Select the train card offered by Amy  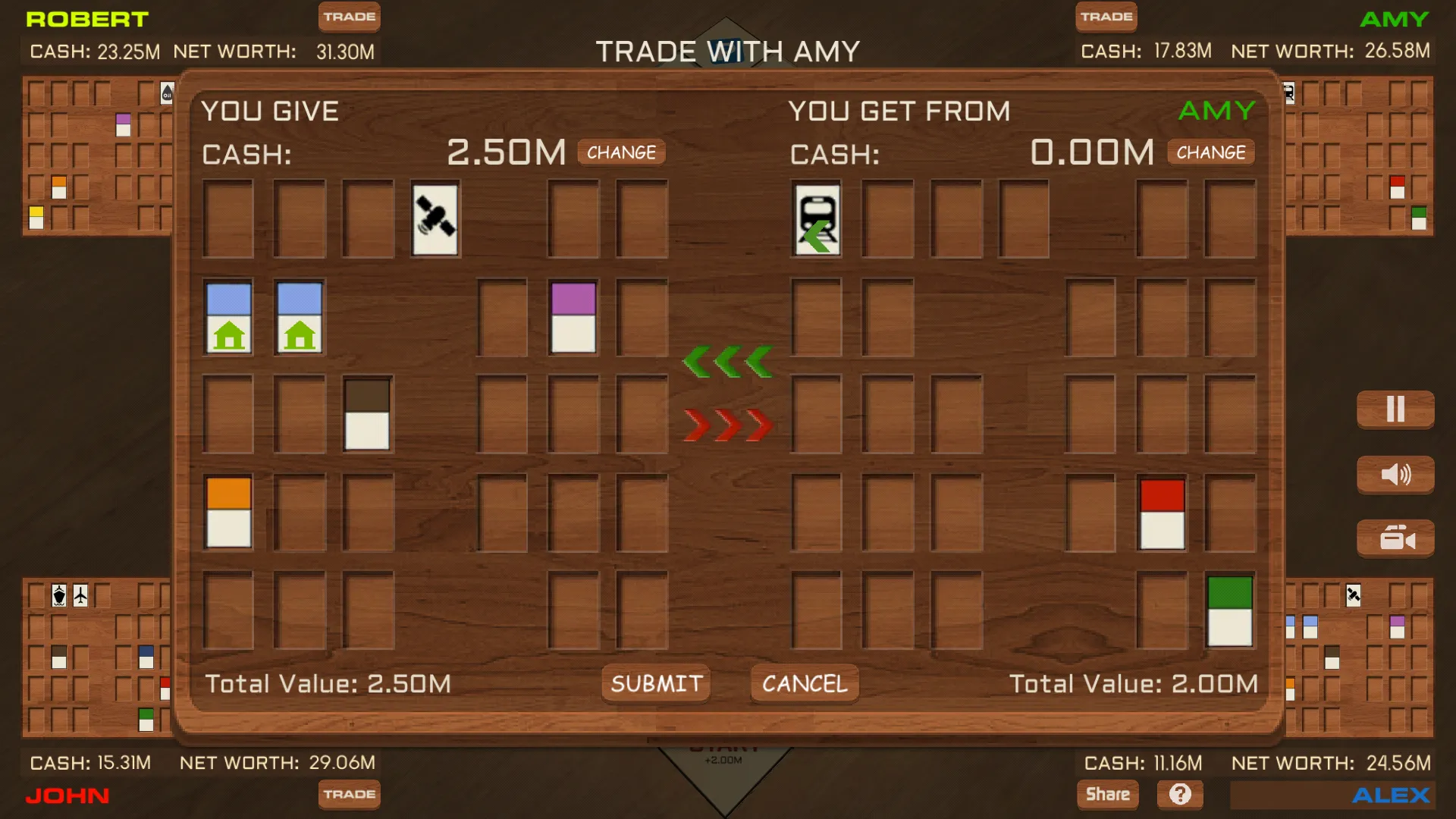click(x=817, y=220)
